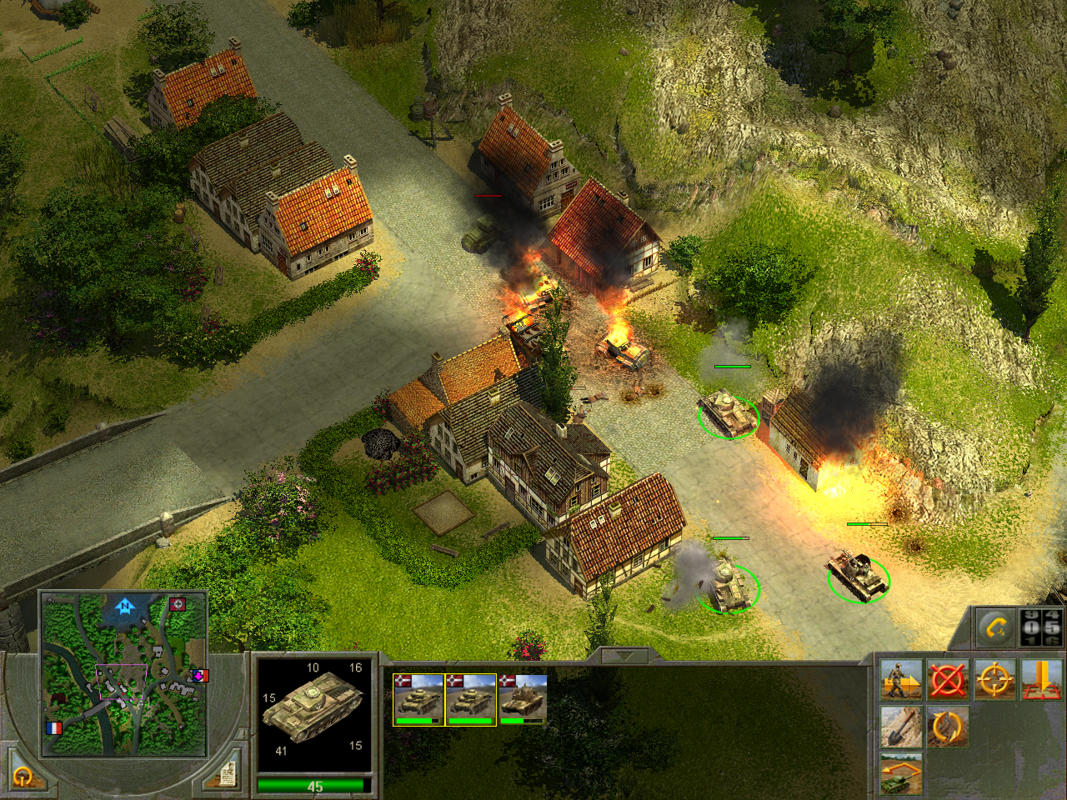Screen dimensions: 1067x800
Task: Activate the infantry move command
Action: 901,680
